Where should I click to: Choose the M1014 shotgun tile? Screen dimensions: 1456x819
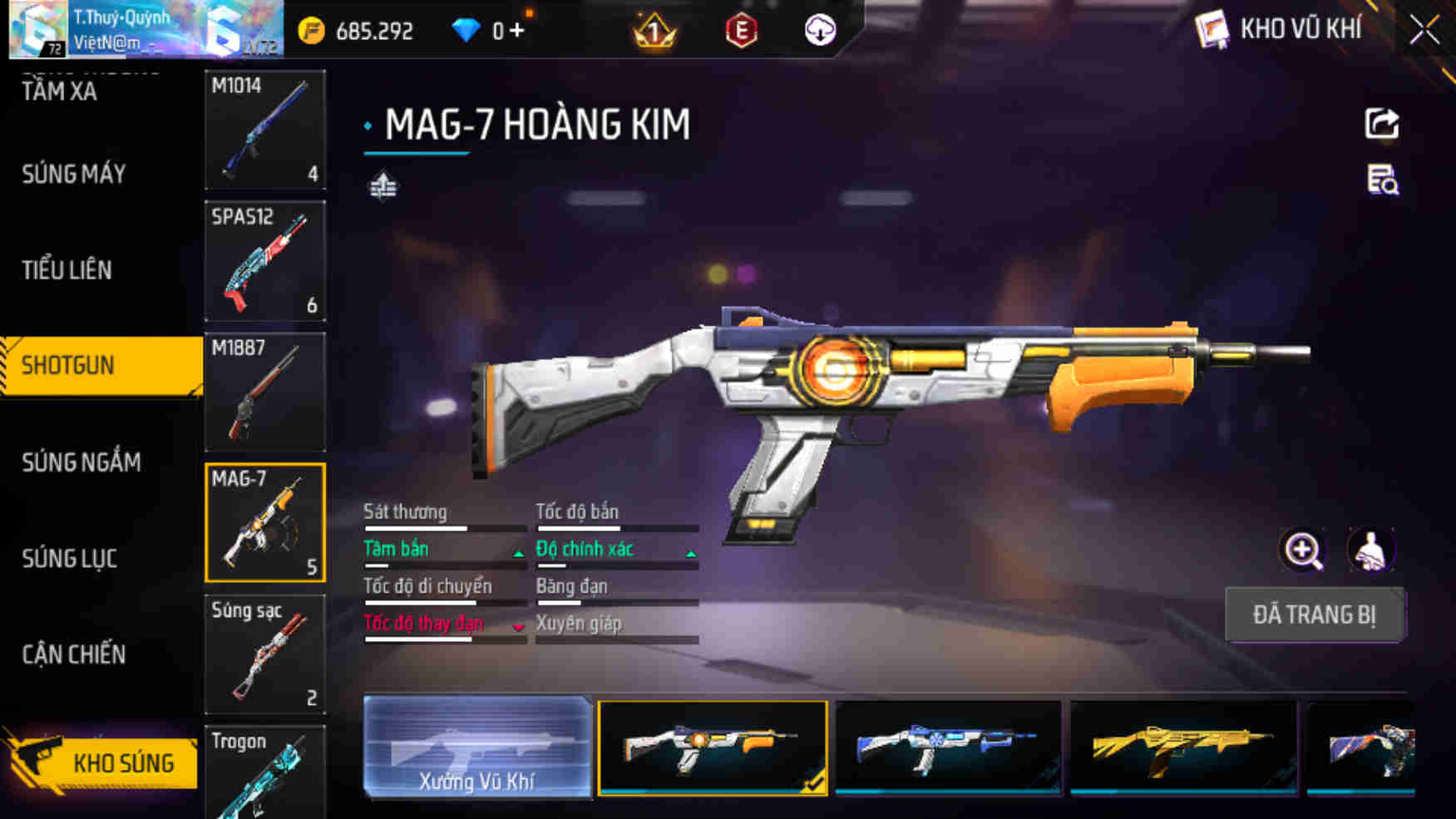[265, 130]
